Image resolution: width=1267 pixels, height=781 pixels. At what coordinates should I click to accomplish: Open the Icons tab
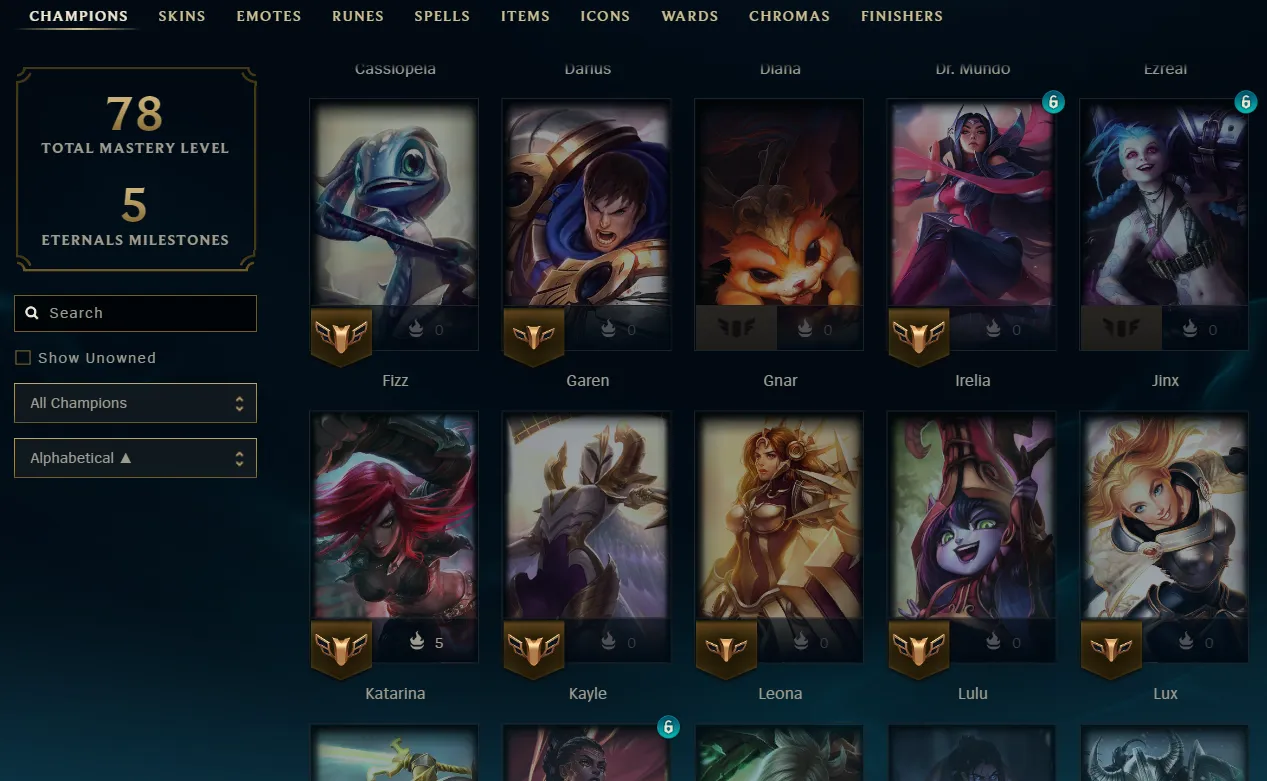click(605, 16)
